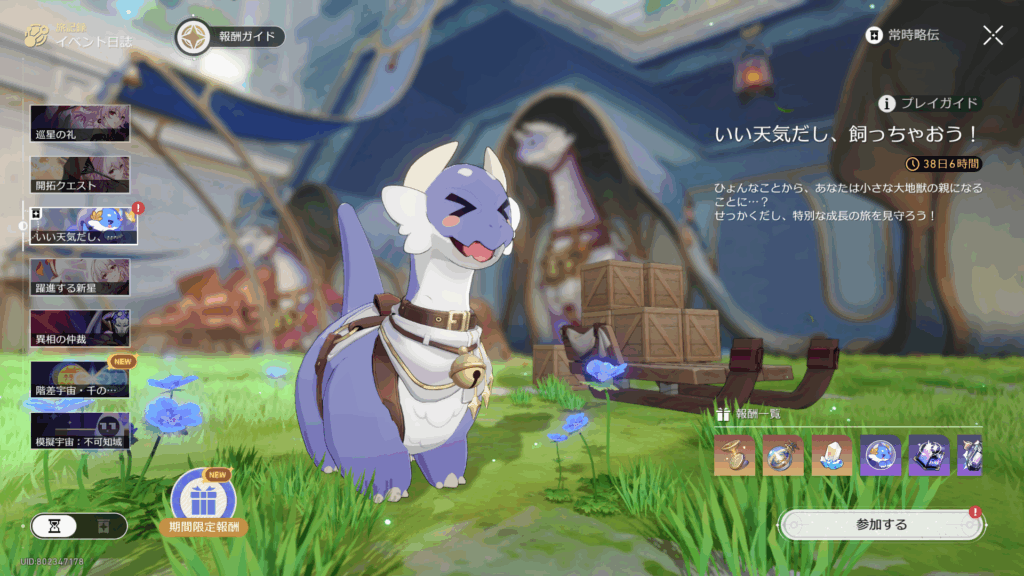Open the 躍進する新星 event entry
Image resolution: width=1024 pixels, height=576 pixels.
pyautogui.click(x=80, y=277)
